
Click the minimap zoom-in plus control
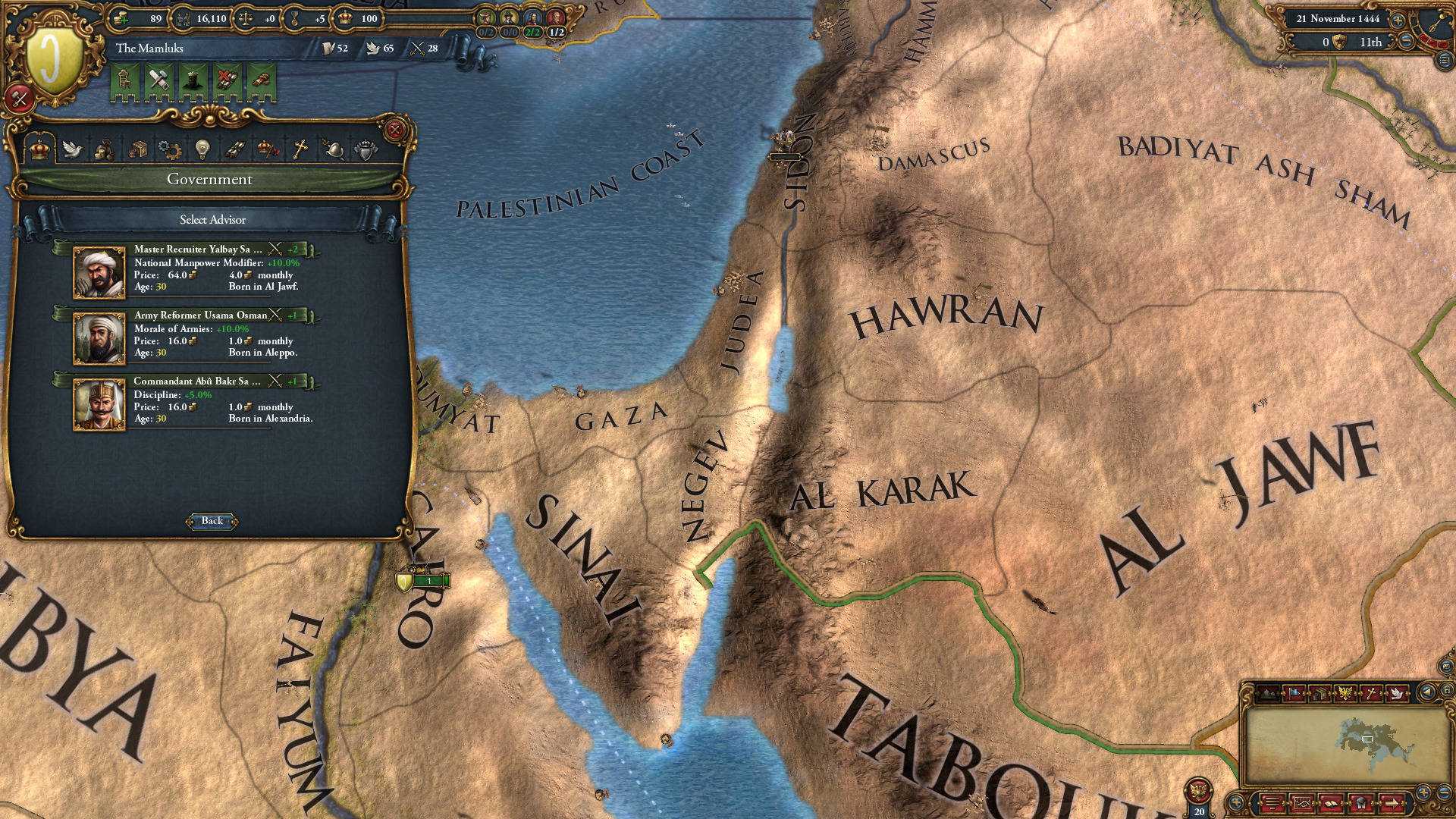[1423, 792]
